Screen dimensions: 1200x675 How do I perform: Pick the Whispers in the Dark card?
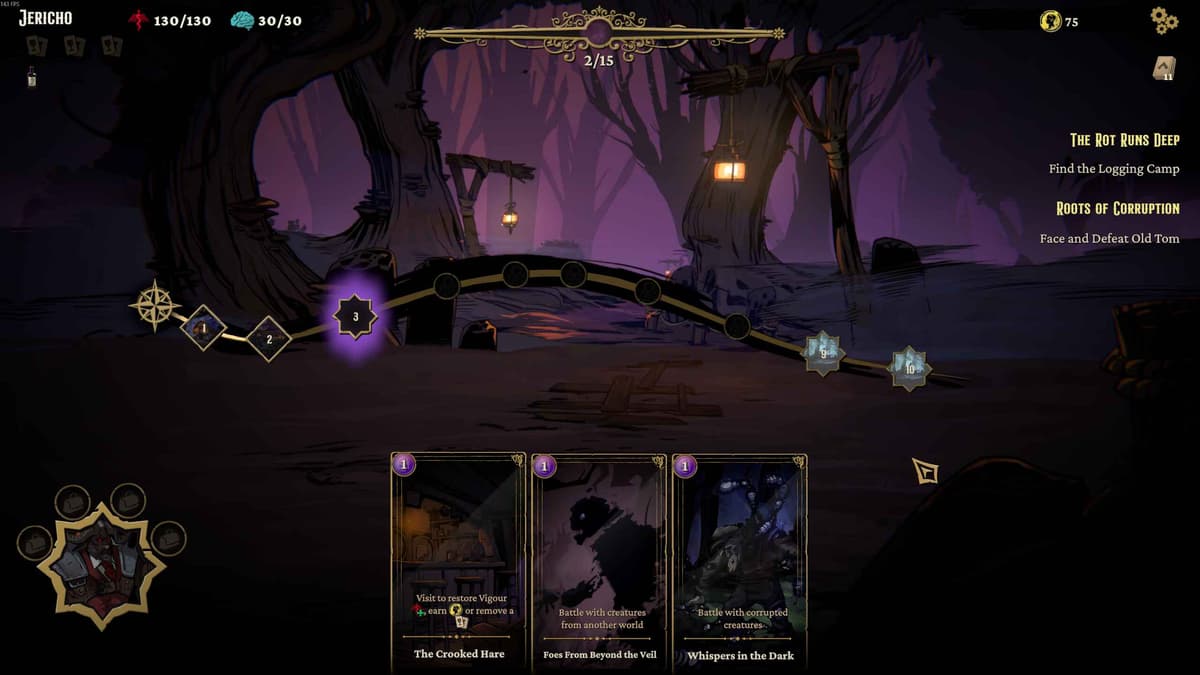point(740,560)
